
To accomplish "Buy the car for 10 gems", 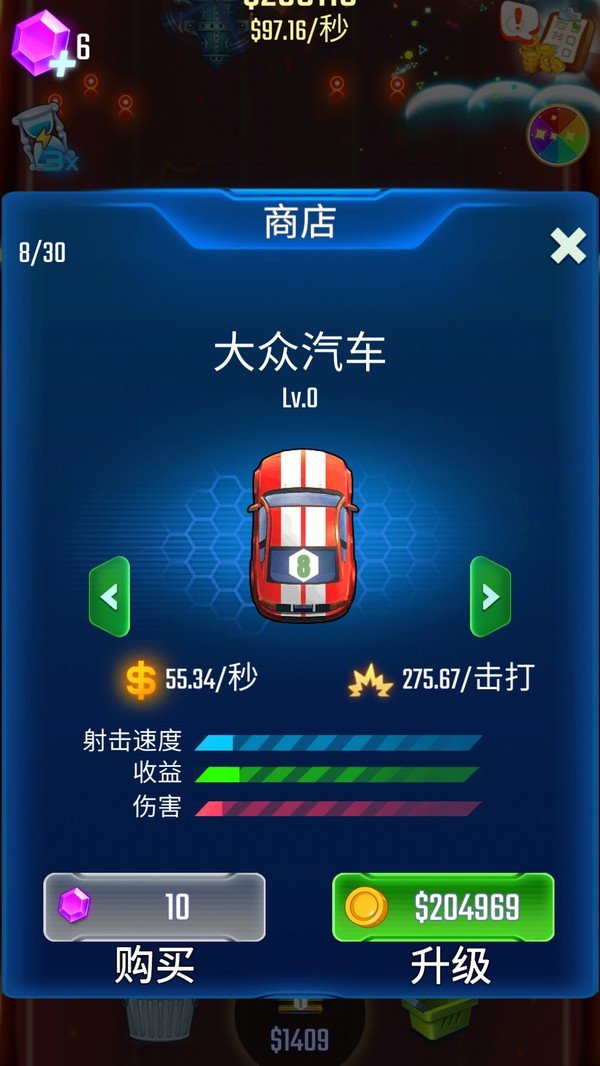I will coord(154,907).
